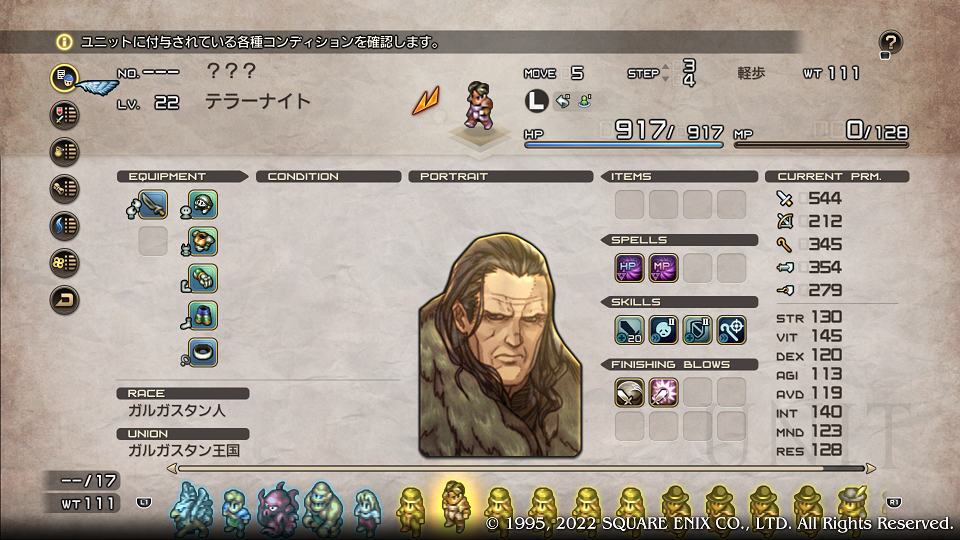Select the crosshair targeting skill icon
This screenshot has width=960, height=540.
pos(732,329)
